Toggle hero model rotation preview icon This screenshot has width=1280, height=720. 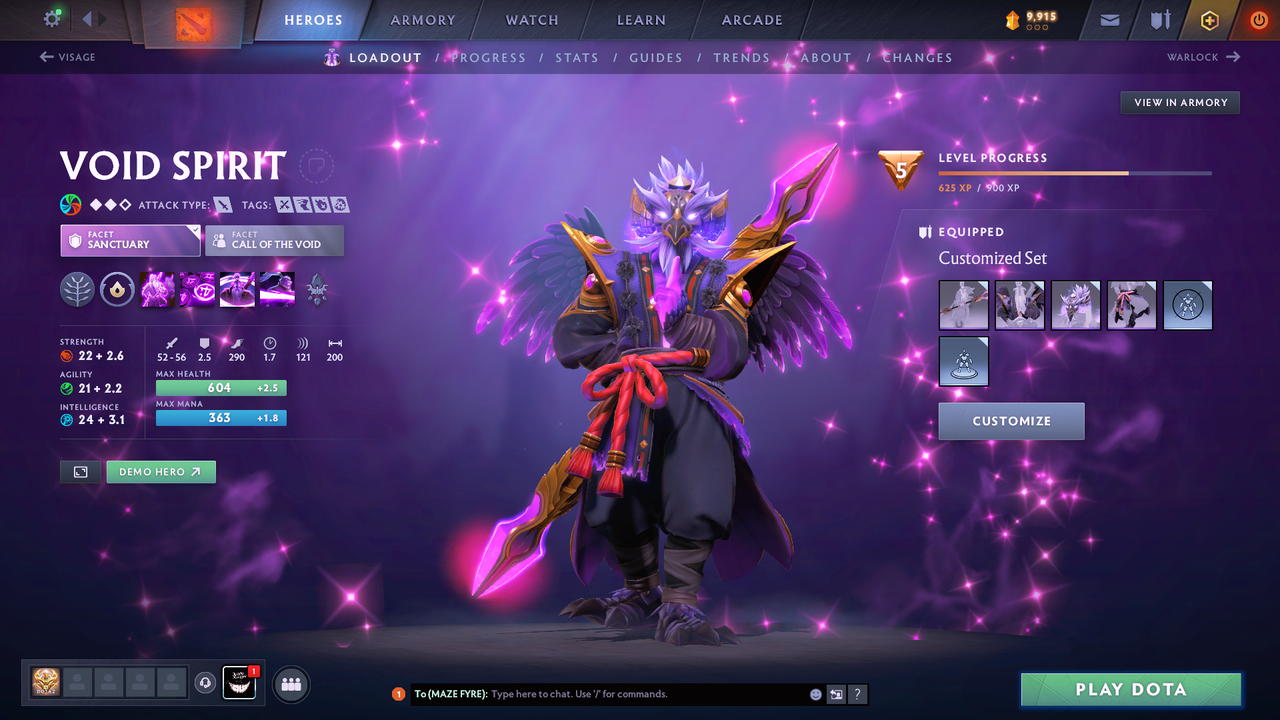pos(80,471)
